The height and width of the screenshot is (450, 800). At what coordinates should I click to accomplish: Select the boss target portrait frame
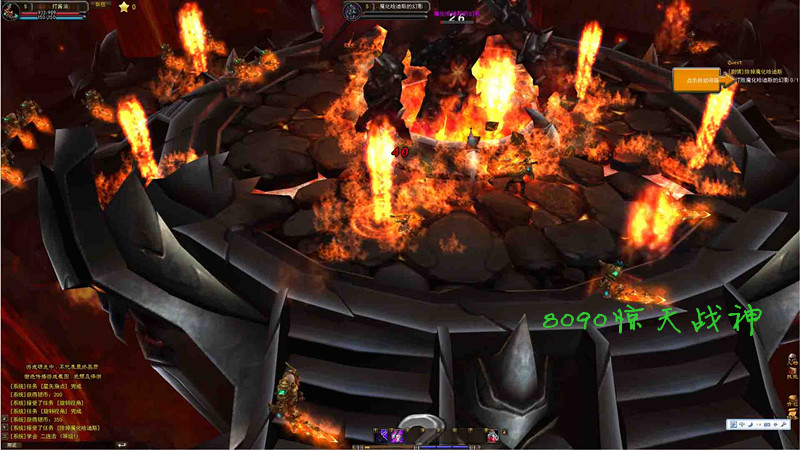(352, 11)
